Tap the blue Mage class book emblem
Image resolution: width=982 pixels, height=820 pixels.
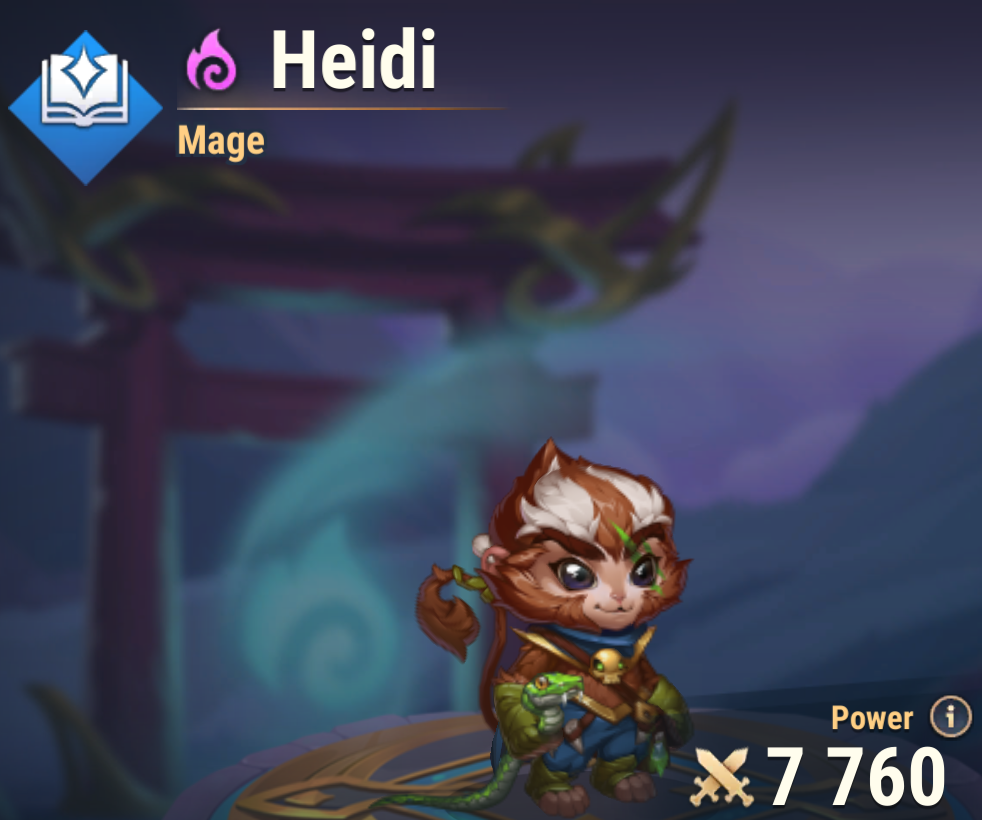tap(85, 106)
